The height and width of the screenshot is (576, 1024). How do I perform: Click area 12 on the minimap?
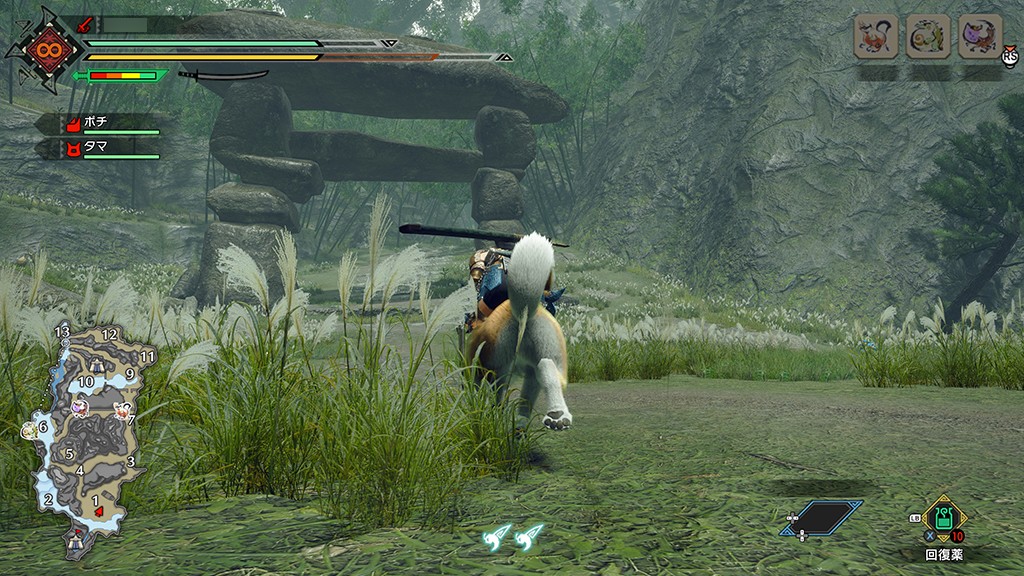tap(110, 334)
